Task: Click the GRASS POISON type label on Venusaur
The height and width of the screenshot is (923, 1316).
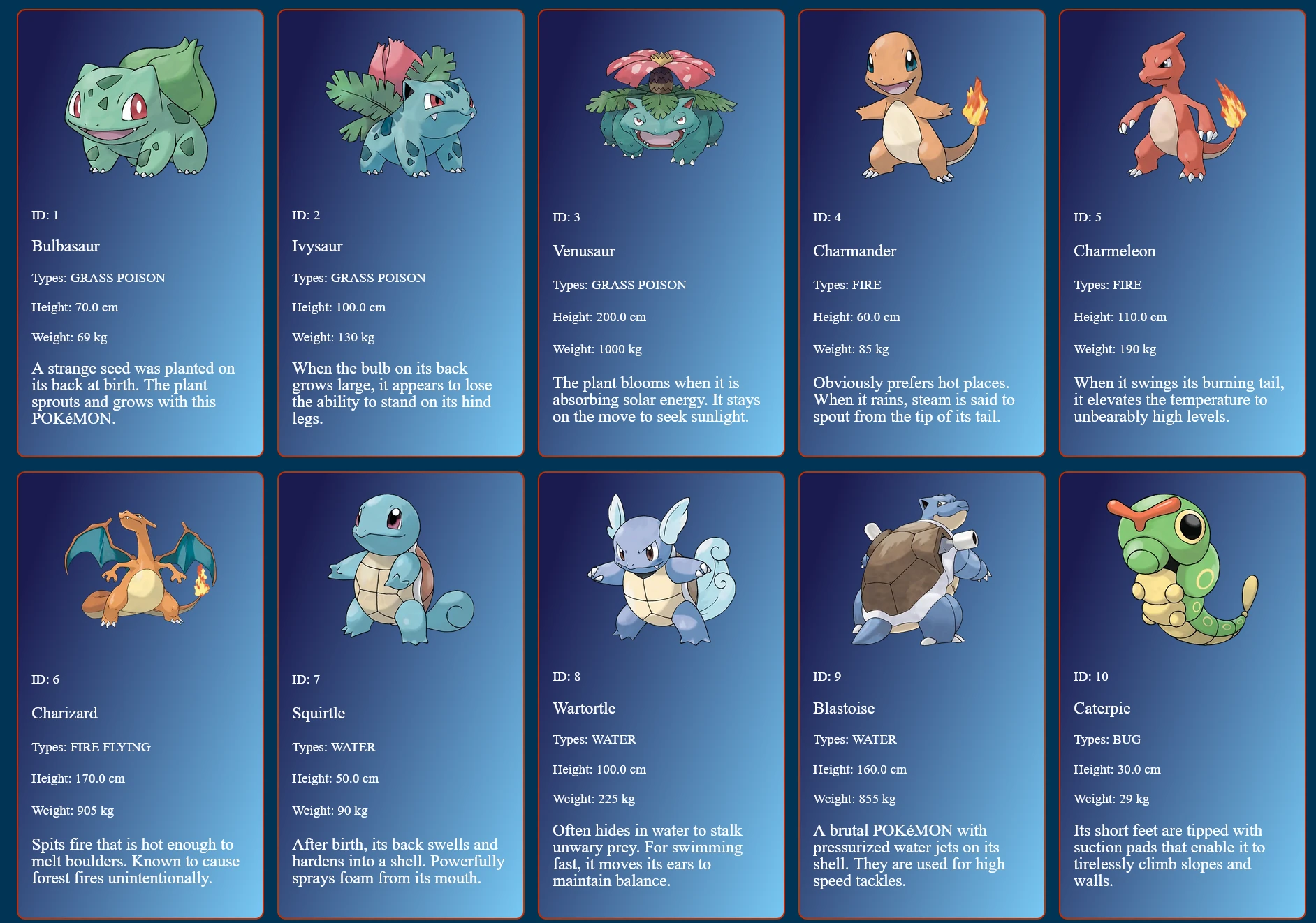Action: 619,284
